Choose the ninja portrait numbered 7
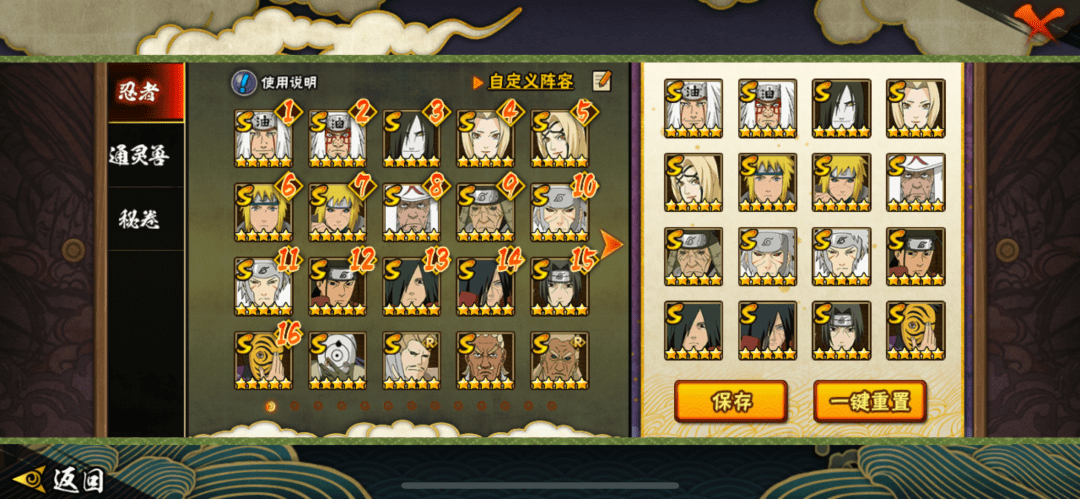This screenshot has width=1080, height=499. pyautogui.click(x=337, y=213)
